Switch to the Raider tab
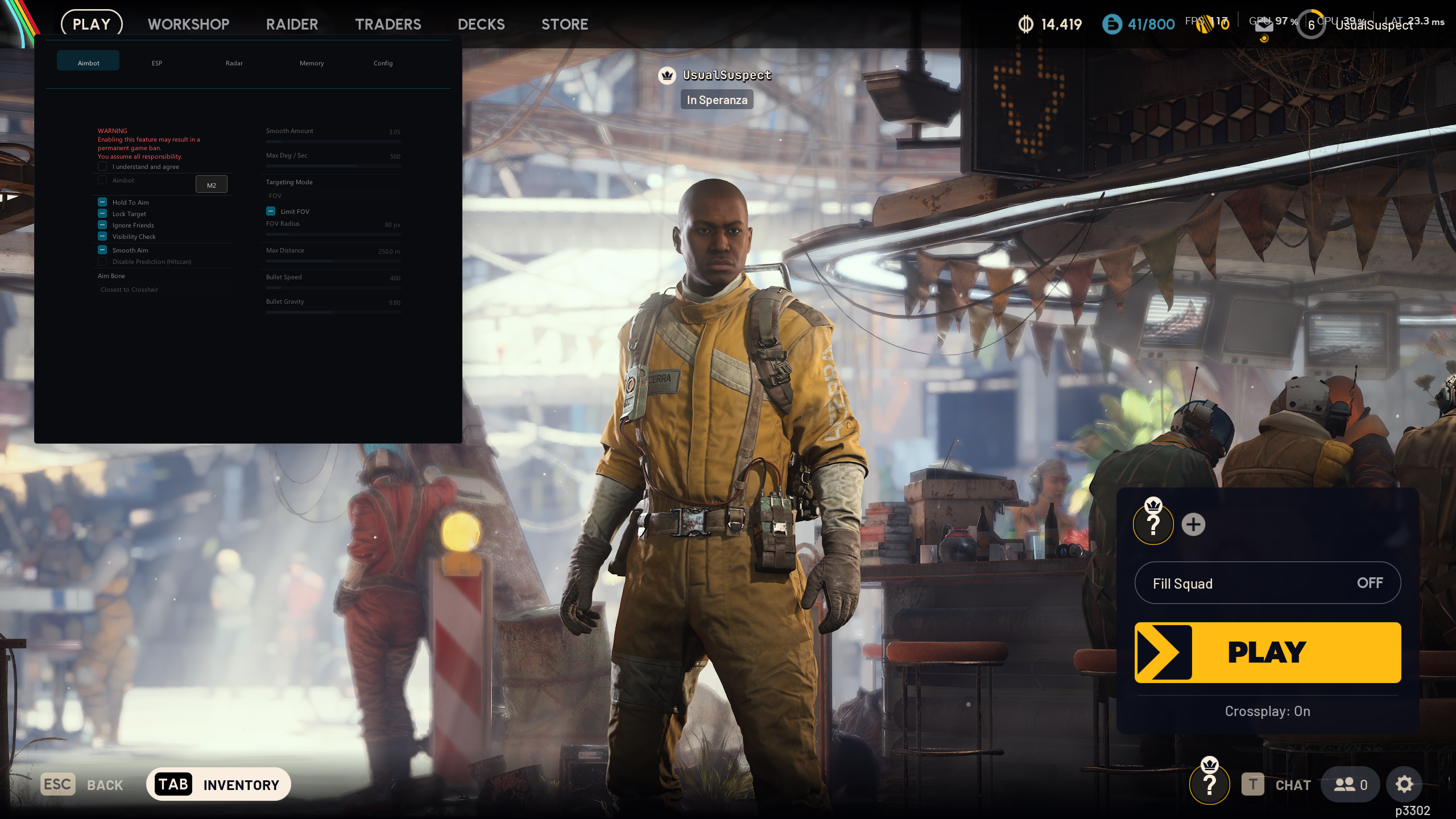Viewport: 1456px width, 819px height. click(292, 24)
